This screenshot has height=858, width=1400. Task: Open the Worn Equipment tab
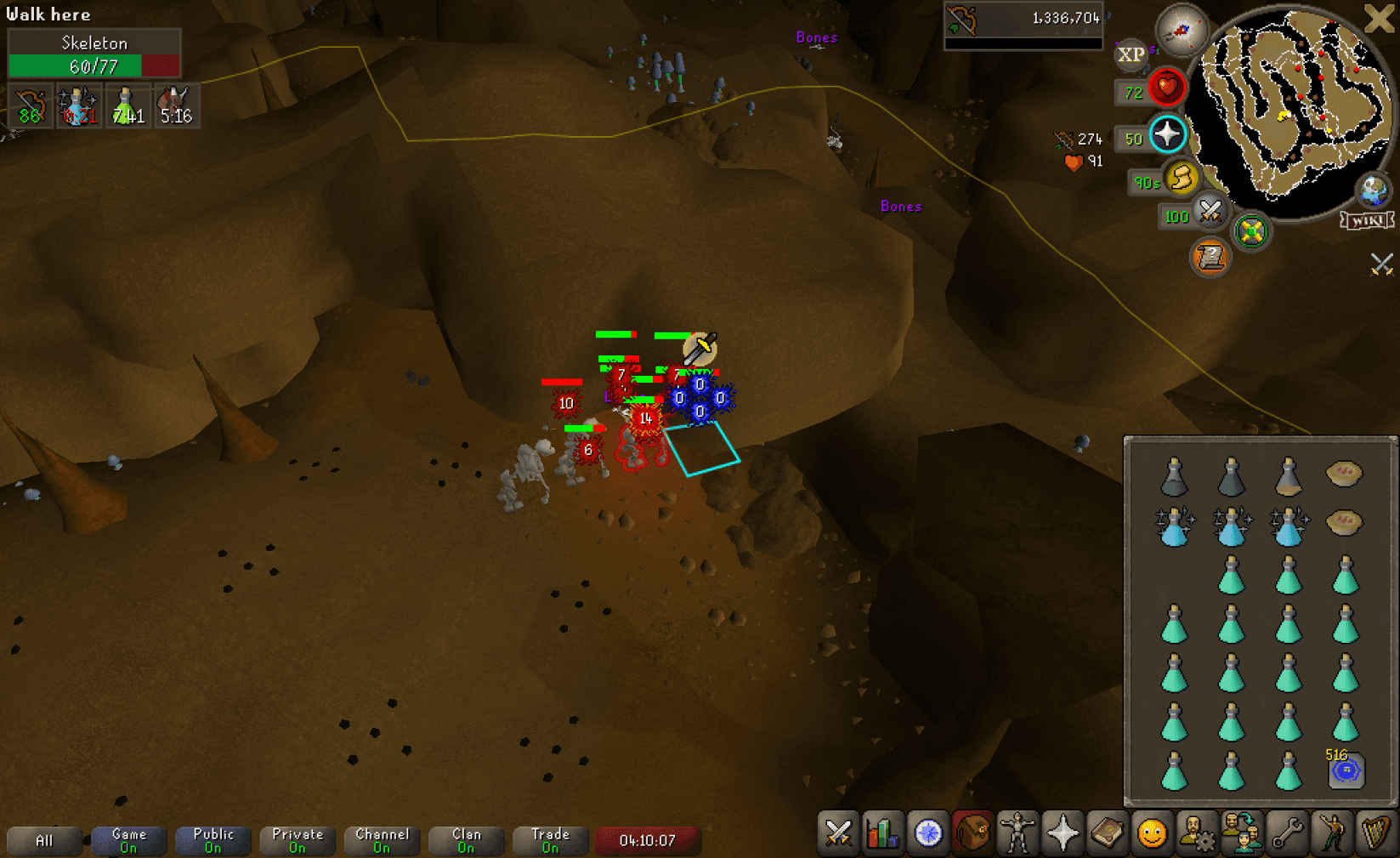(1017, 833)
